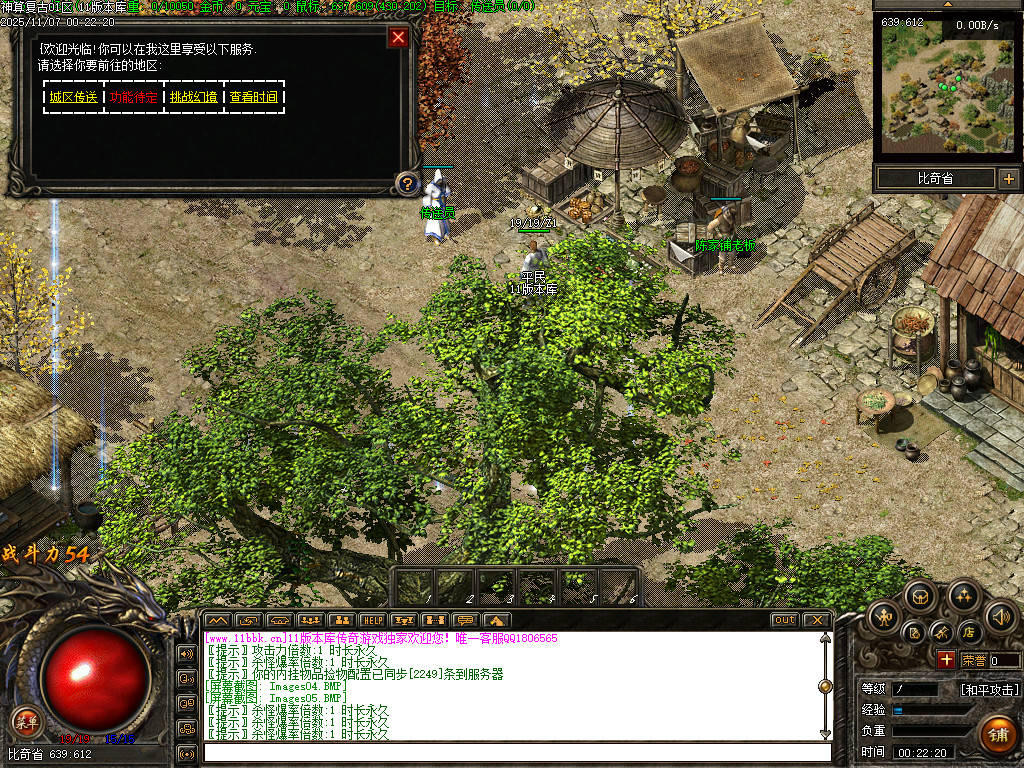1024x768 pixels.
Task: Open the round 菜单 menu button
Action: [x=26, y=721]
